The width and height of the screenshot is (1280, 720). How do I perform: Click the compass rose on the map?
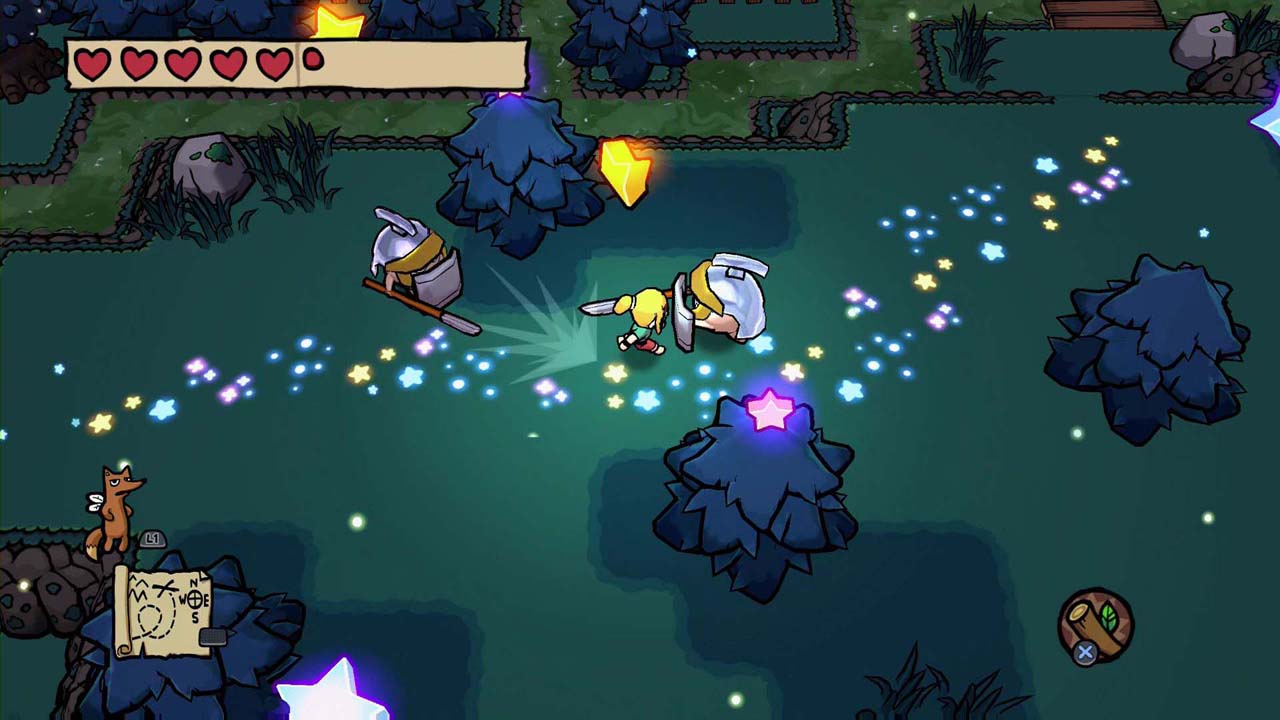[197, 598]
